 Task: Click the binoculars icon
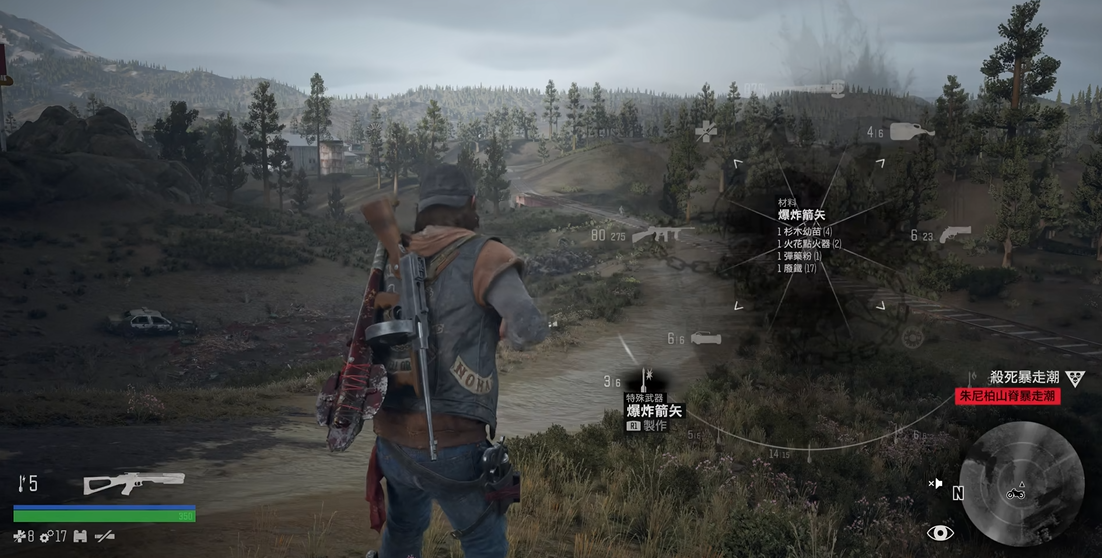pos(80,537)
